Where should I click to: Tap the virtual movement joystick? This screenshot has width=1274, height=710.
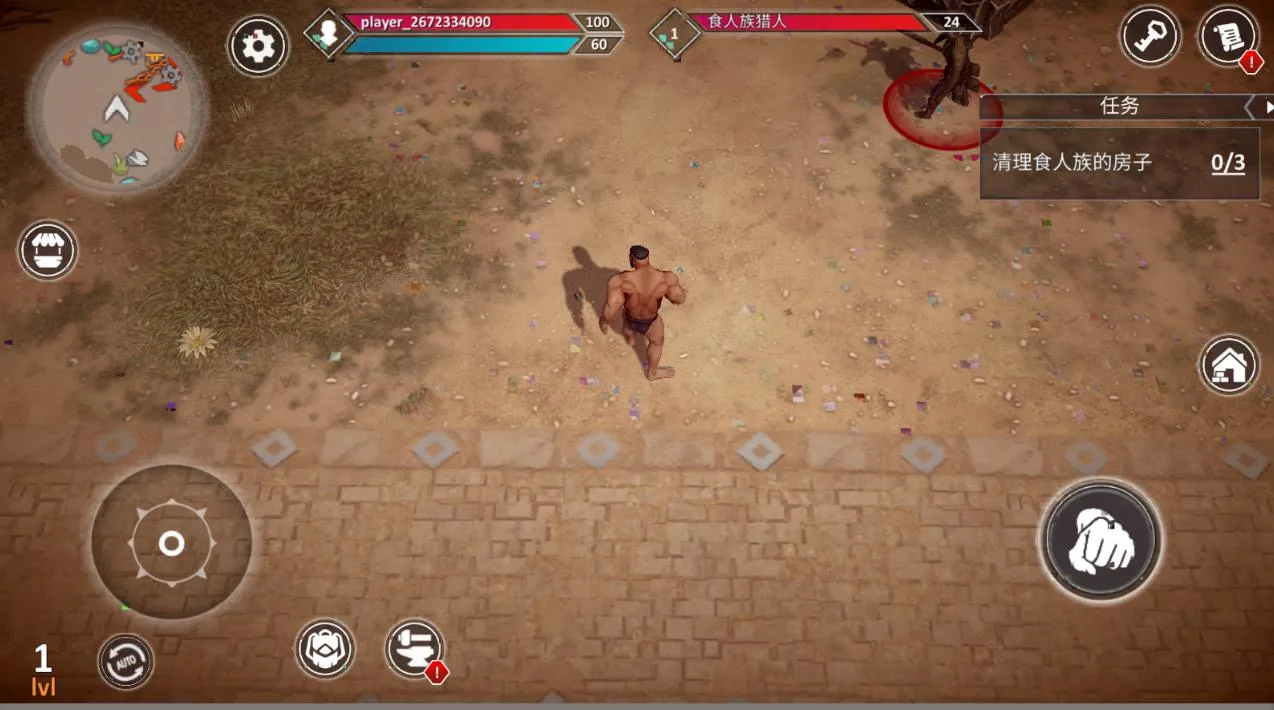171,543
